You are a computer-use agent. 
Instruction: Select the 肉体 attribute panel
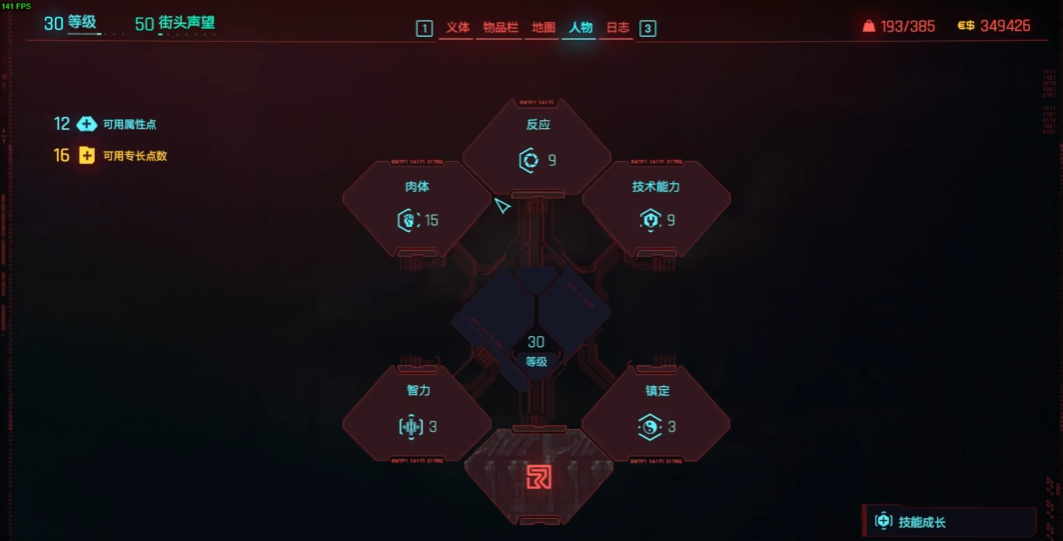click(417, 207)
